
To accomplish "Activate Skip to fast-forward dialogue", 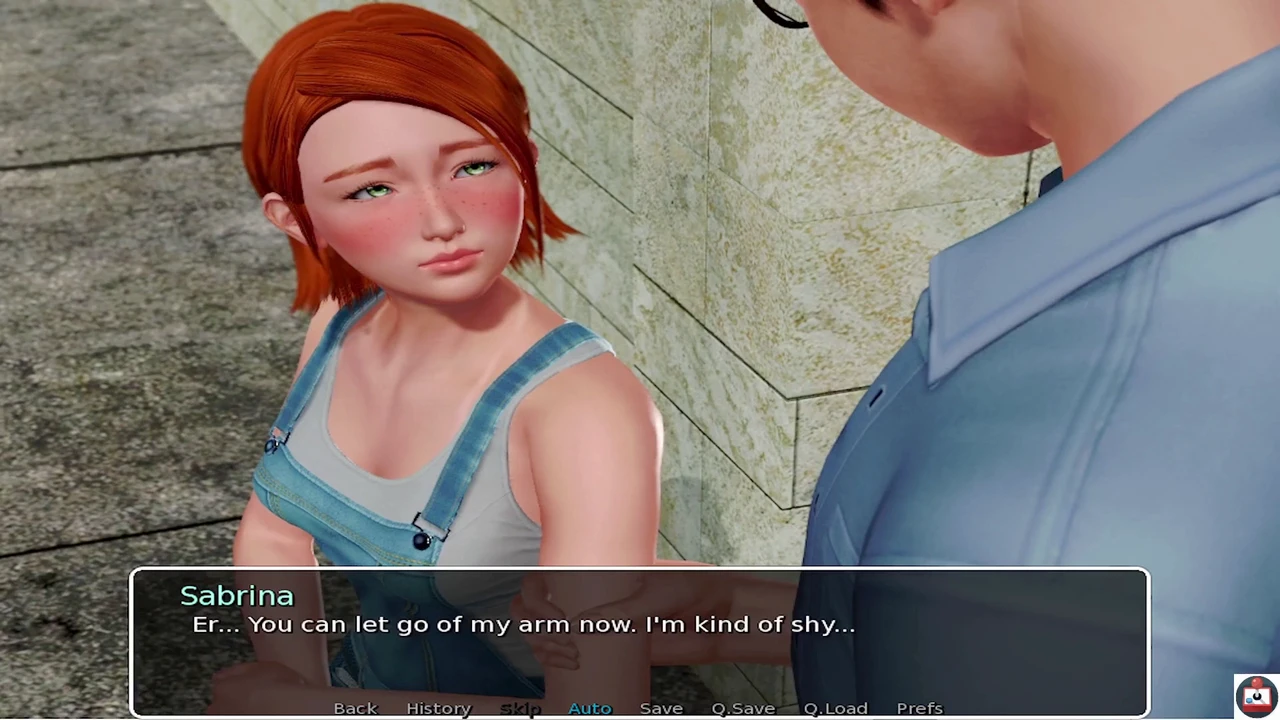I will [x=520, y=708].
